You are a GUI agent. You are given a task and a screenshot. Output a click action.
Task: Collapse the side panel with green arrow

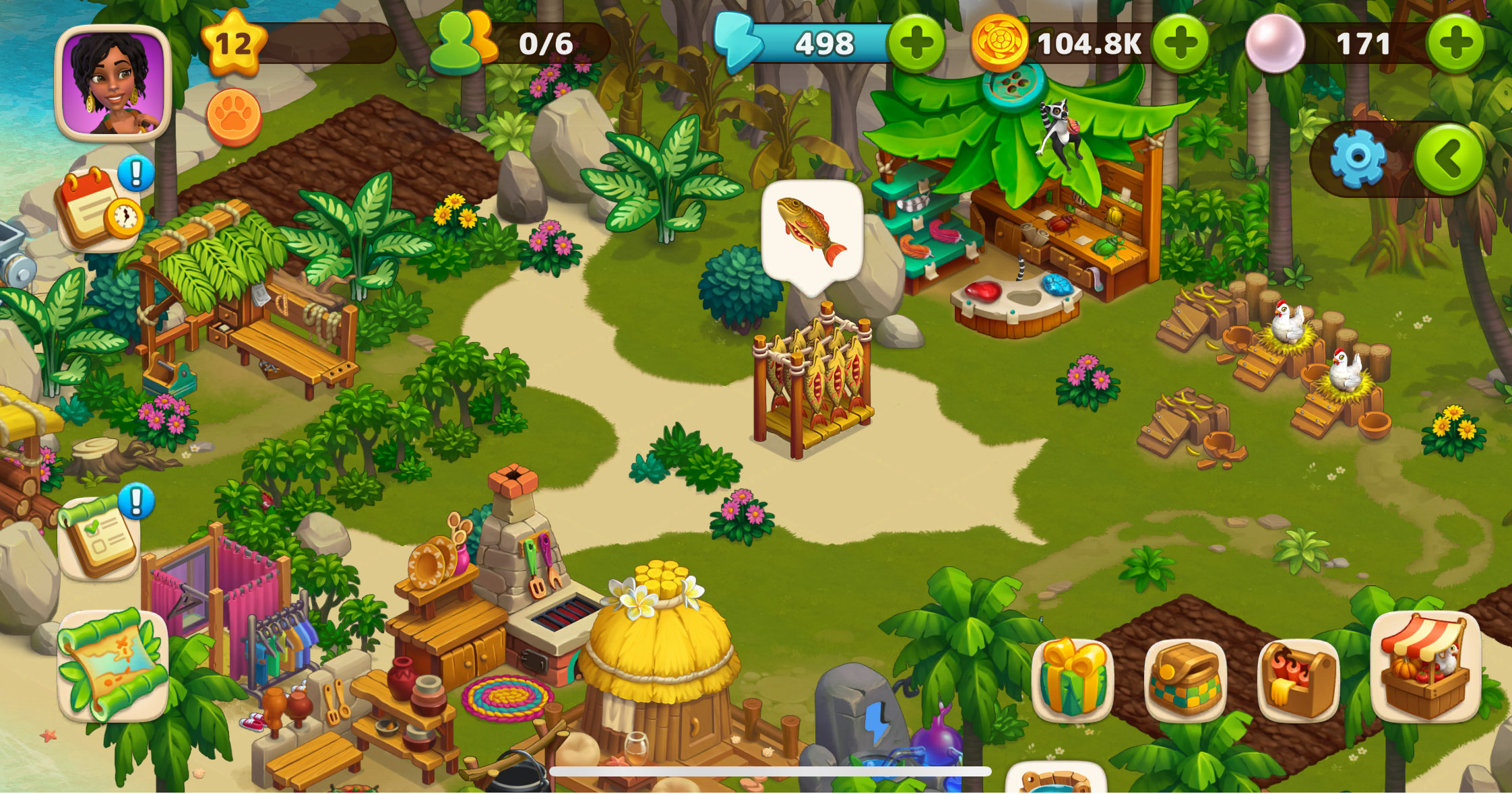click(1449, 159)
